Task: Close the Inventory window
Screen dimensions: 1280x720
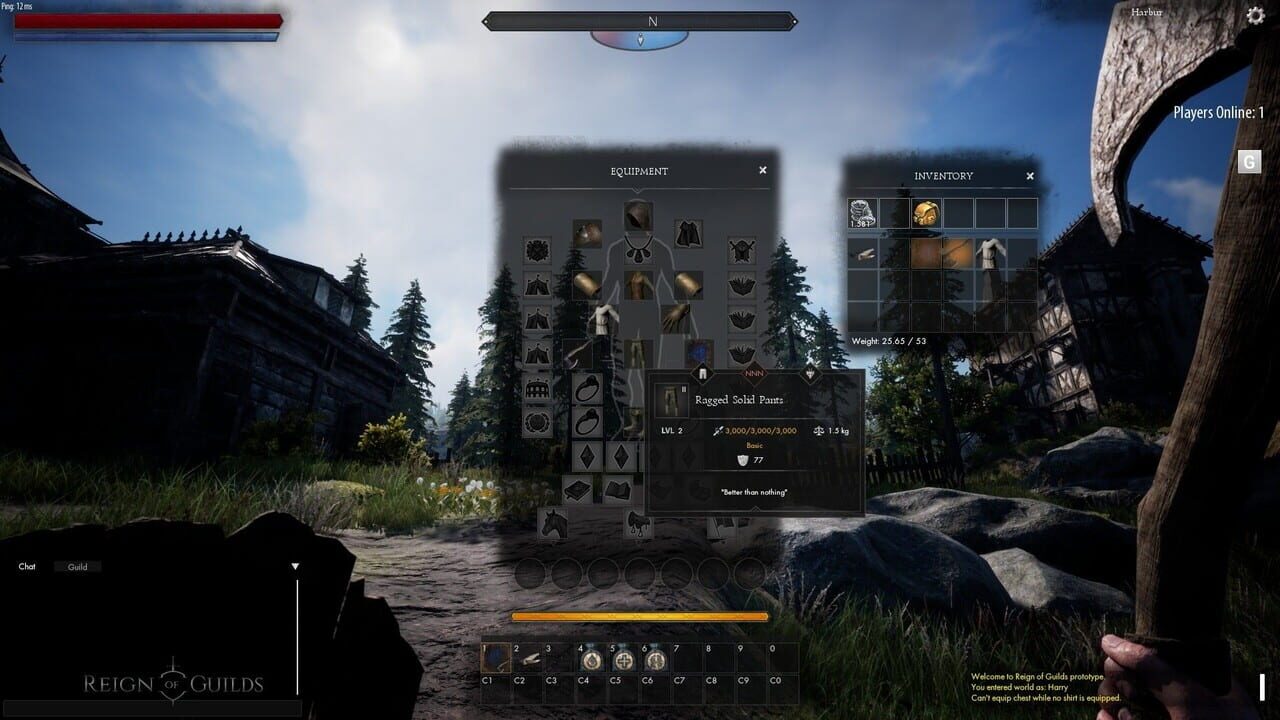Action: click(1030, 175)
